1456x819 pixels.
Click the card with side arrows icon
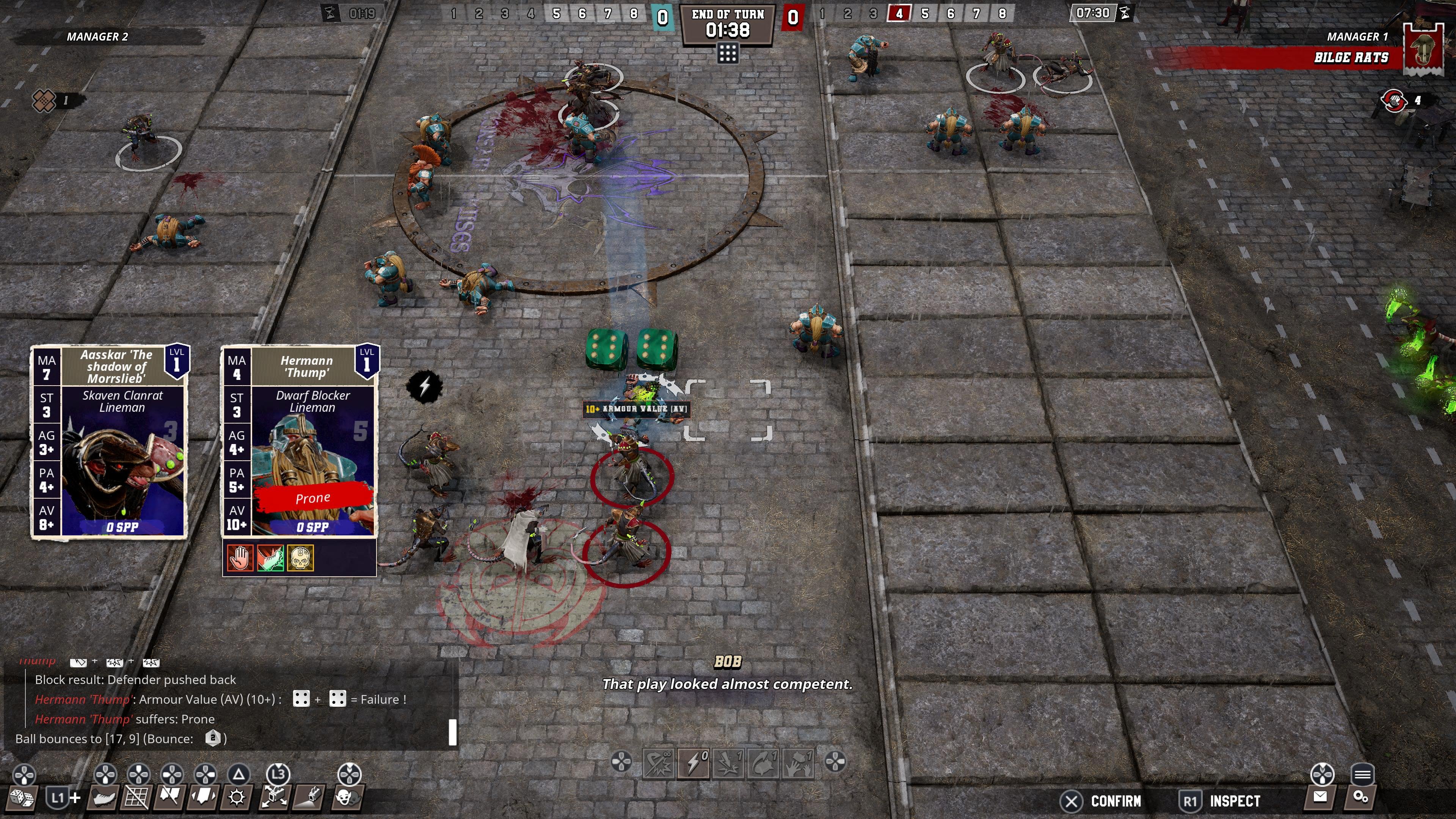[204, 797]
